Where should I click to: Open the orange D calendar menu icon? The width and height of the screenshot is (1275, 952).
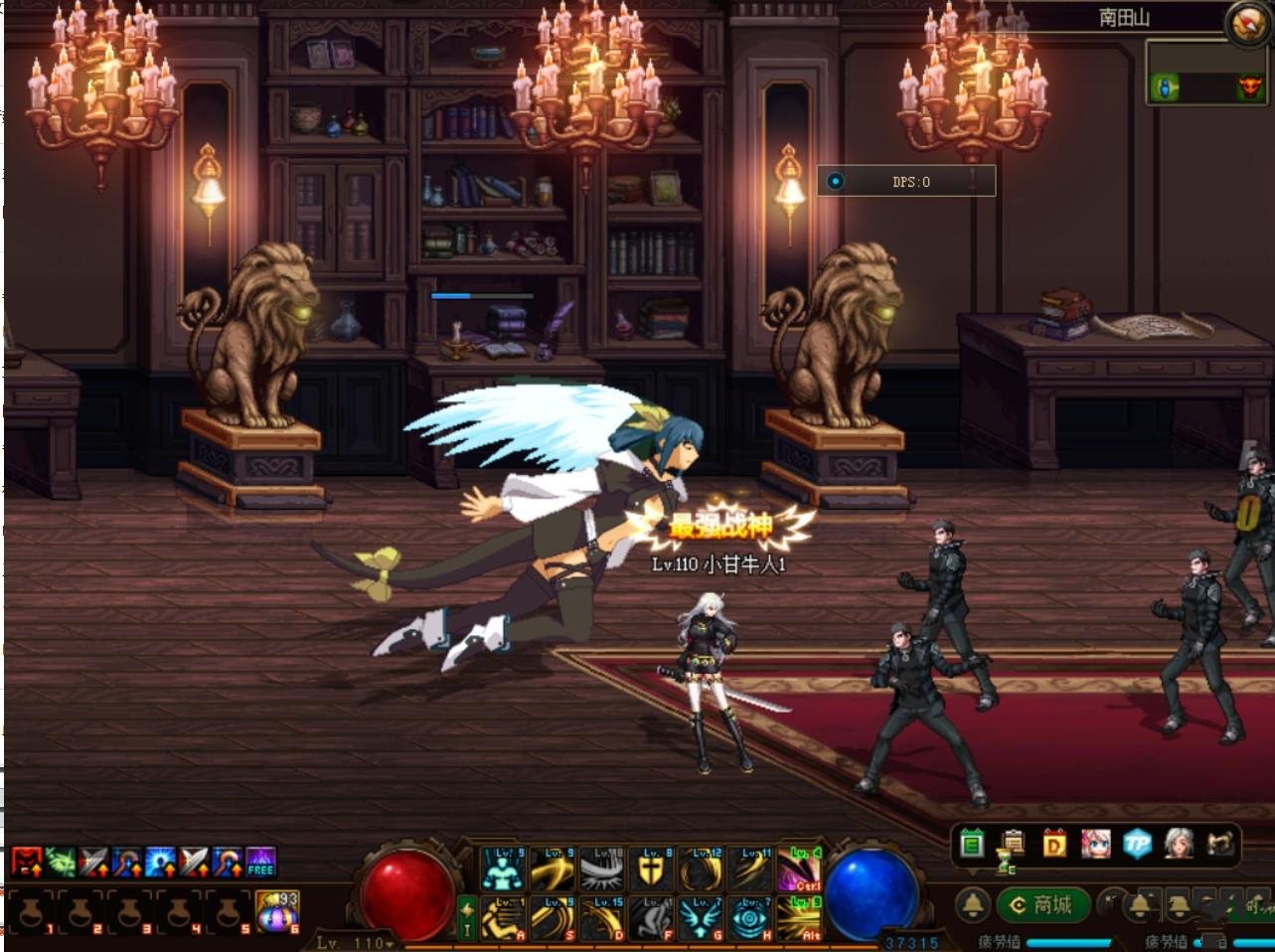(1054, 845)
